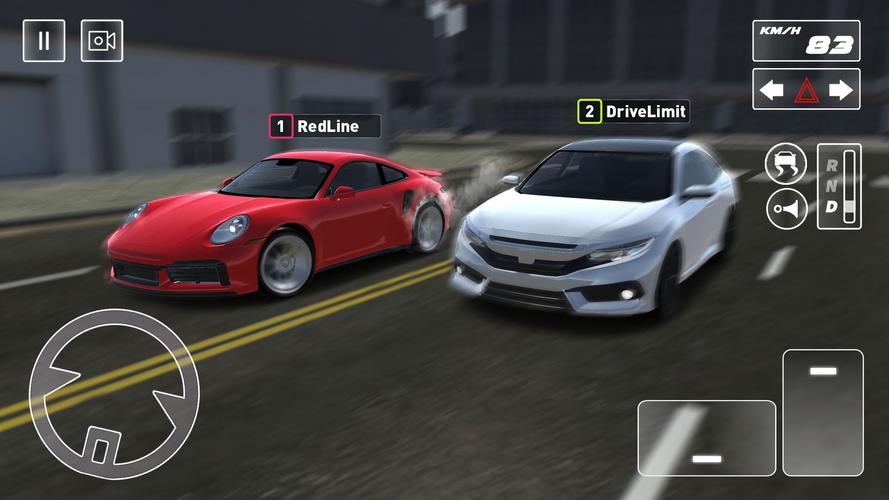Switch the camera view
This screenshot has width=889, height=500.
102,41
